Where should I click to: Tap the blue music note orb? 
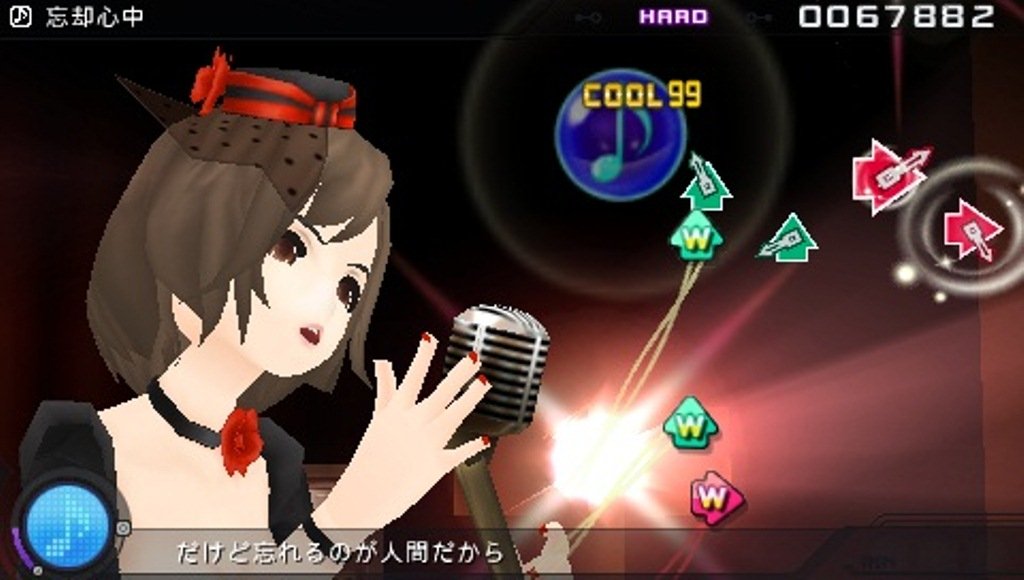point(620,137)
